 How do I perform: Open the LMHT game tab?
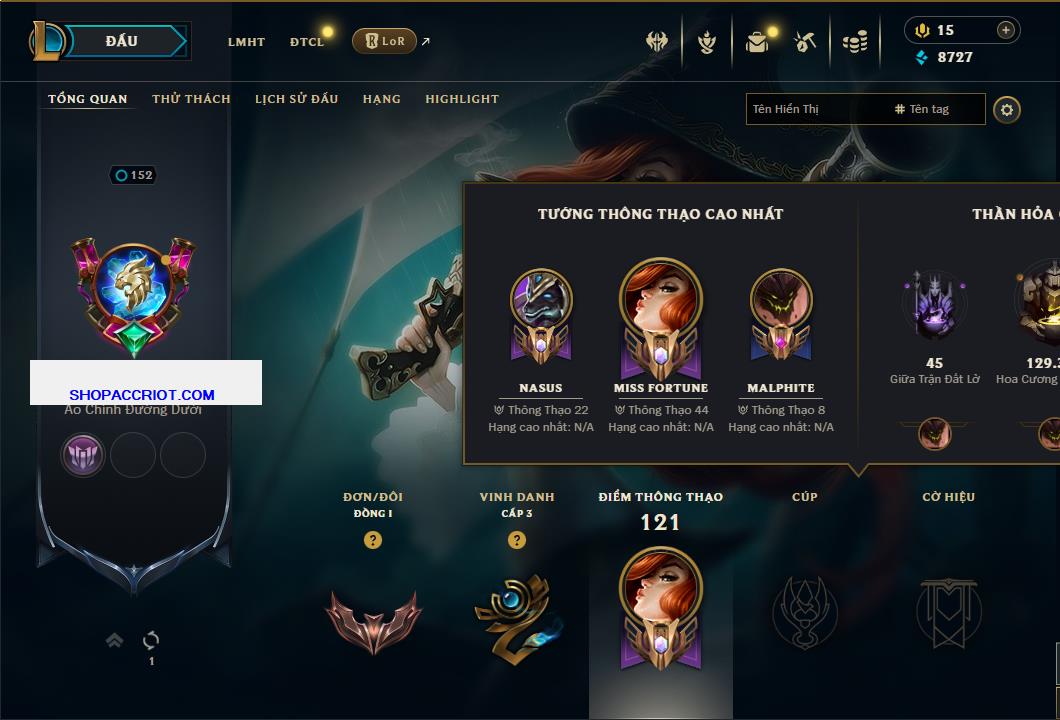(x=246, y=42)
